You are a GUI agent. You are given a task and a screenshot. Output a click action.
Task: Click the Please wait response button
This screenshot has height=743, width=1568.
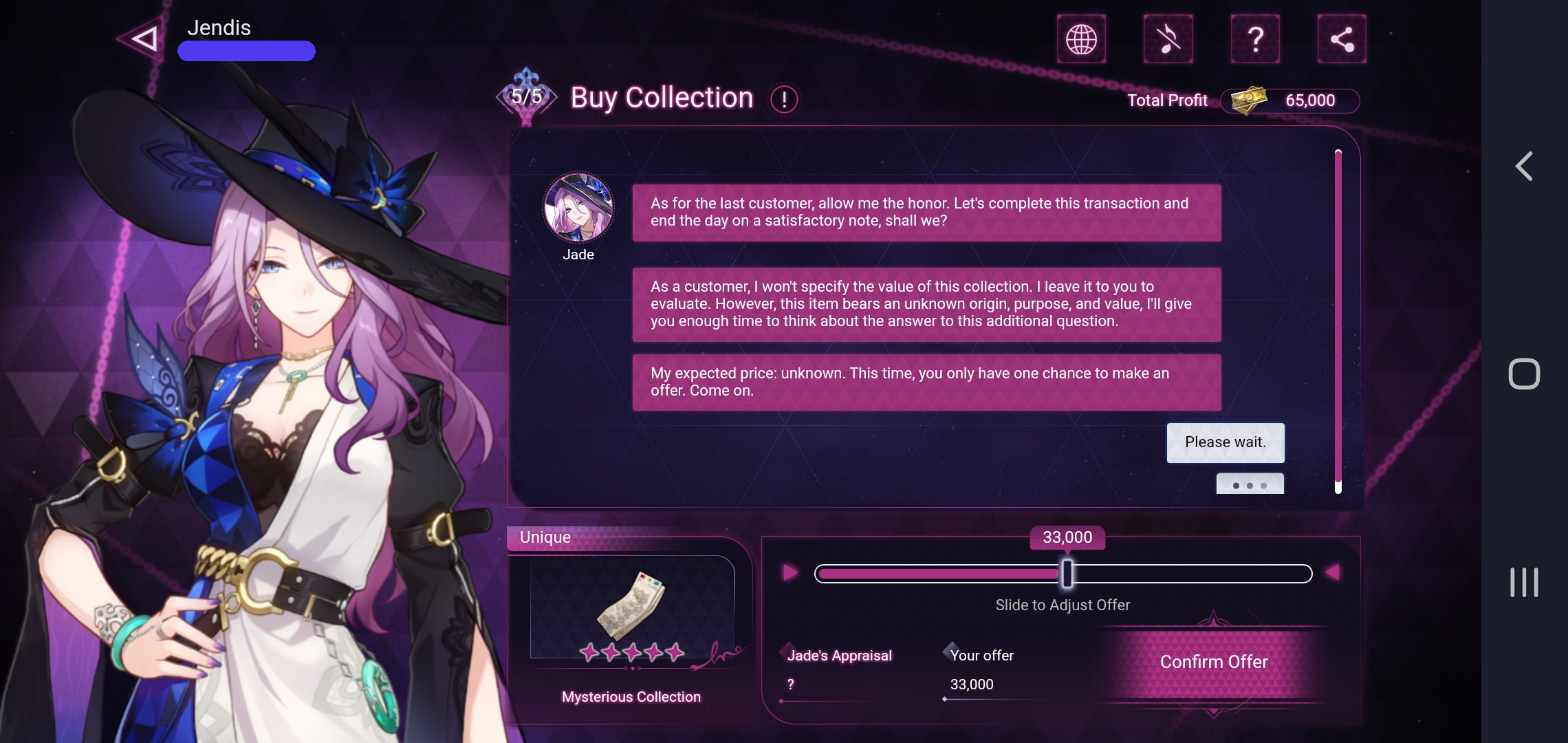click(1225, 442)
